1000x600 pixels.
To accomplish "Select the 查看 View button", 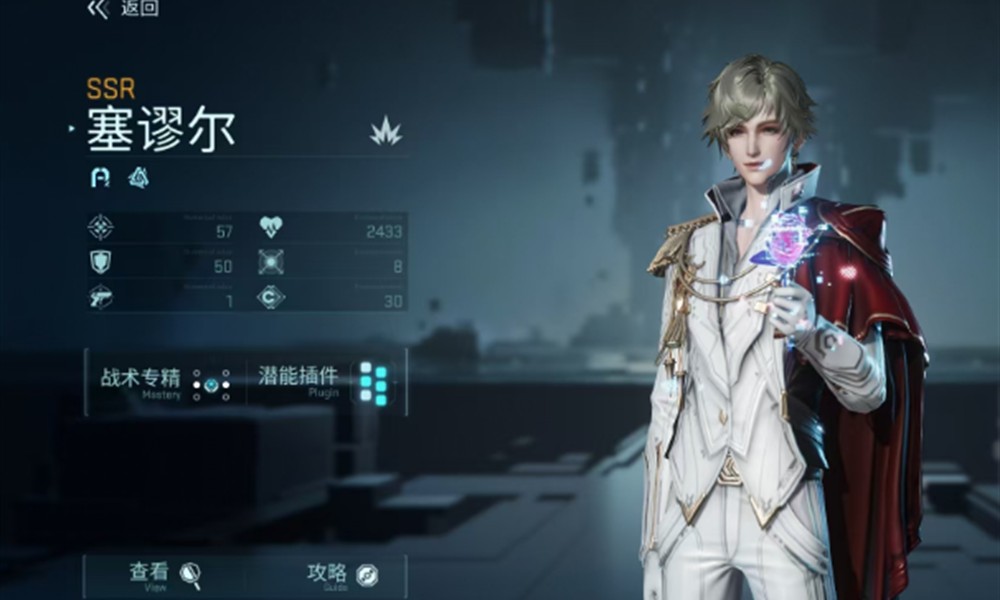I will pyautogui.click(x=165, y=575).
